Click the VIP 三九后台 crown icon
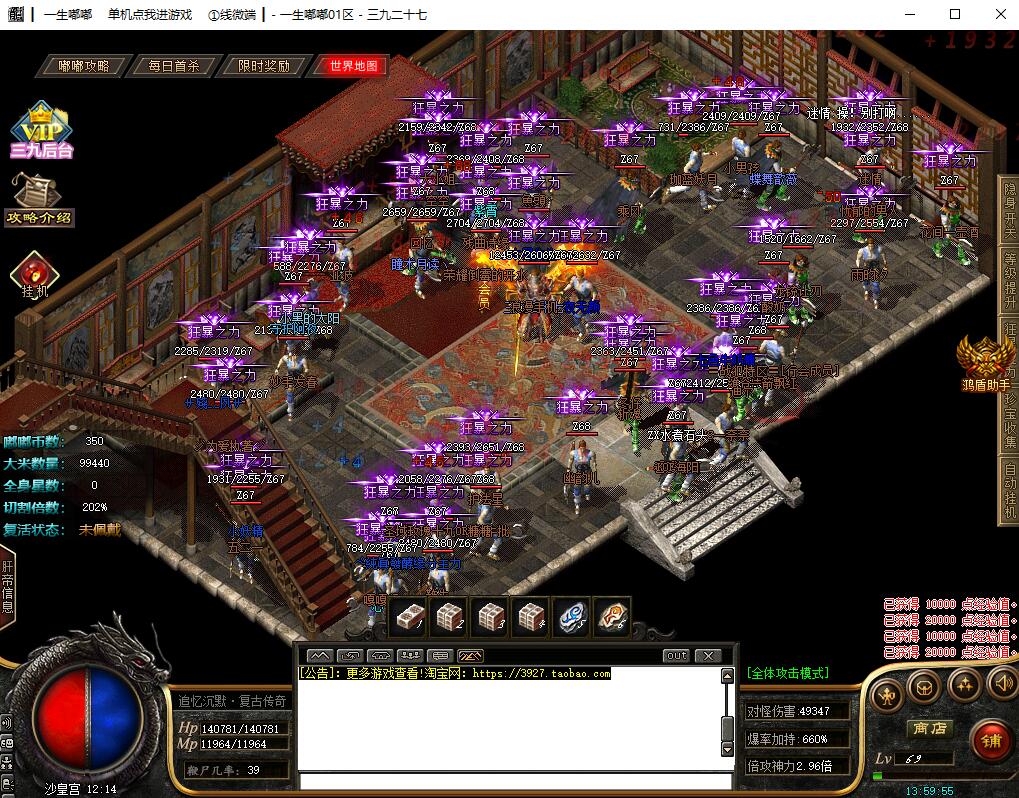Image resolution: width=1019 pixels, height=798 pixels. tap(41, 130)
